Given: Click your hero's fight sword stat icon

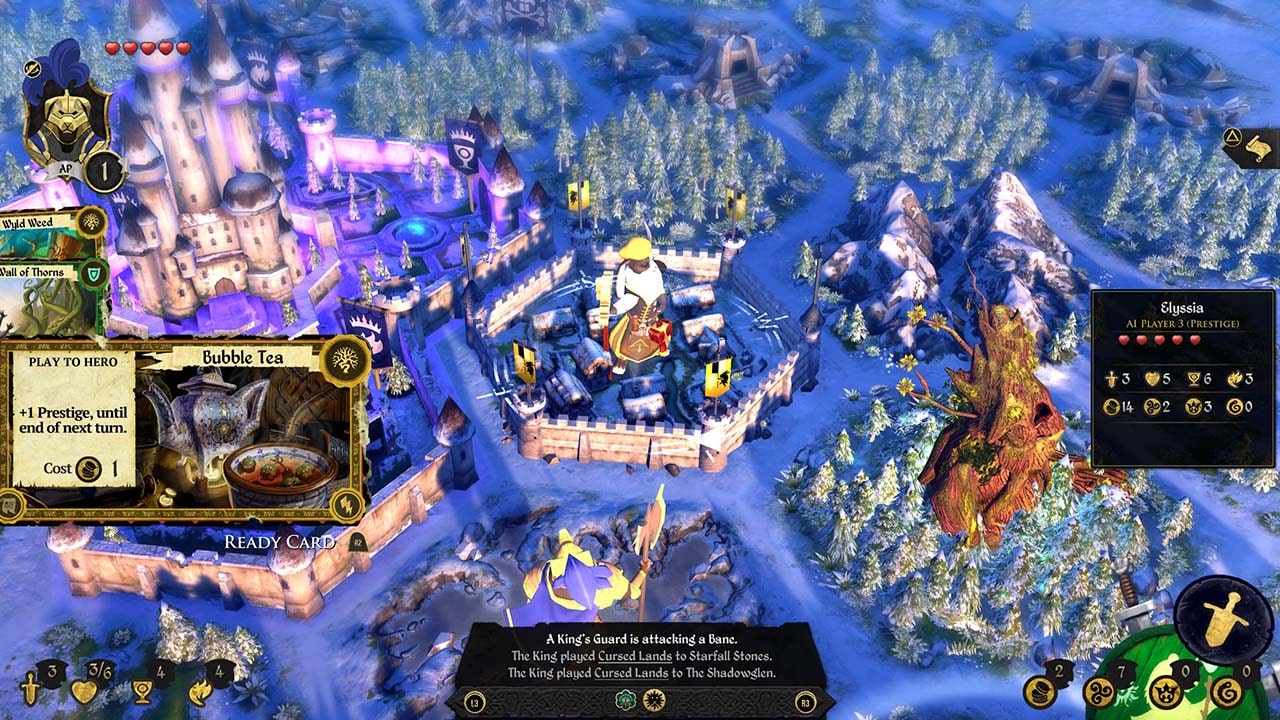Looking at the screenshot, I should 31,692.
